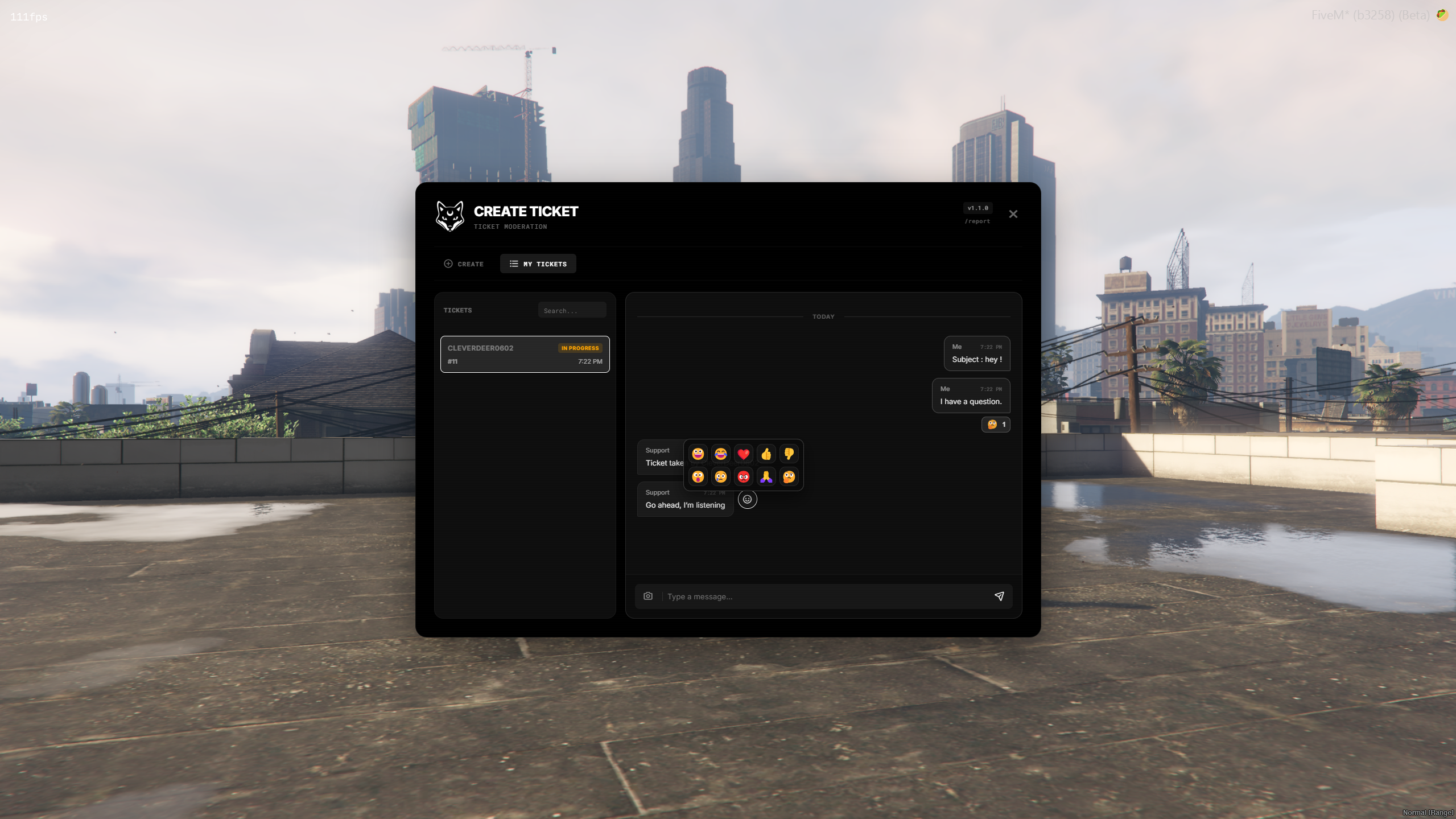React with the grinning face emoji

click(x=698, y=454)
